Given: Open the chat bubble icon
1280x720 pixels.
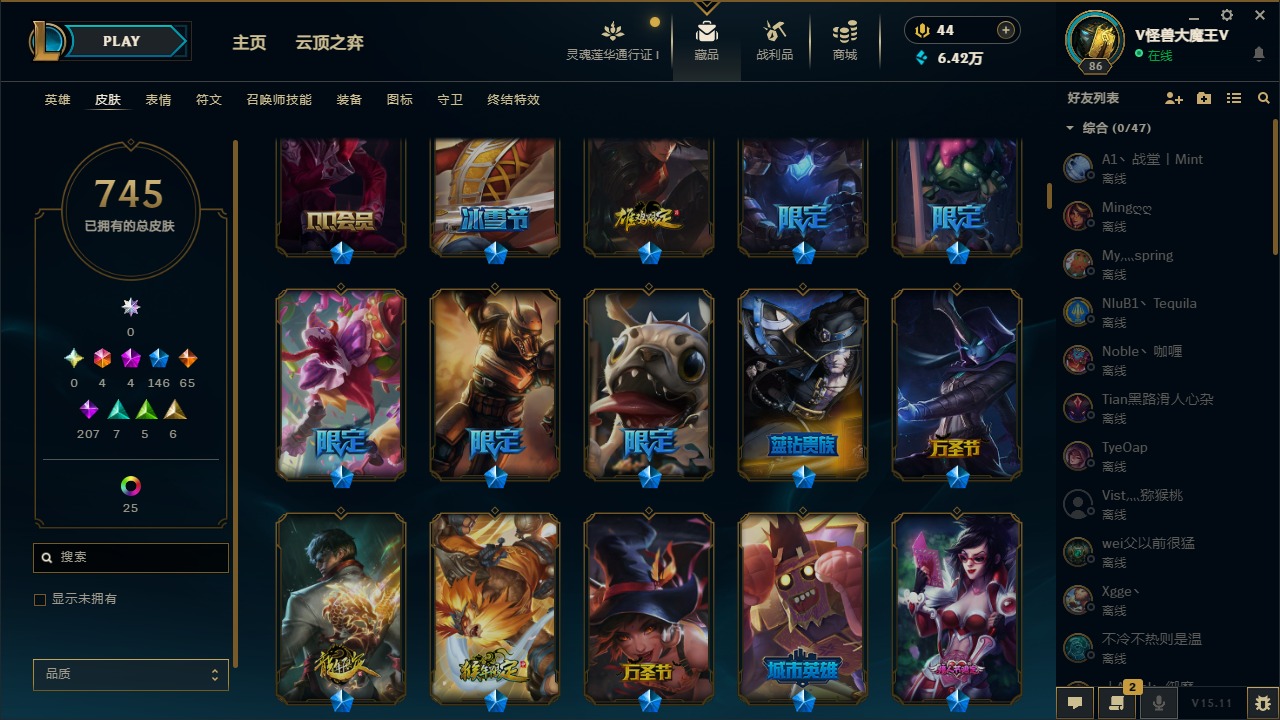Looking at the screenshot, I should click(x=1075, y=703).
